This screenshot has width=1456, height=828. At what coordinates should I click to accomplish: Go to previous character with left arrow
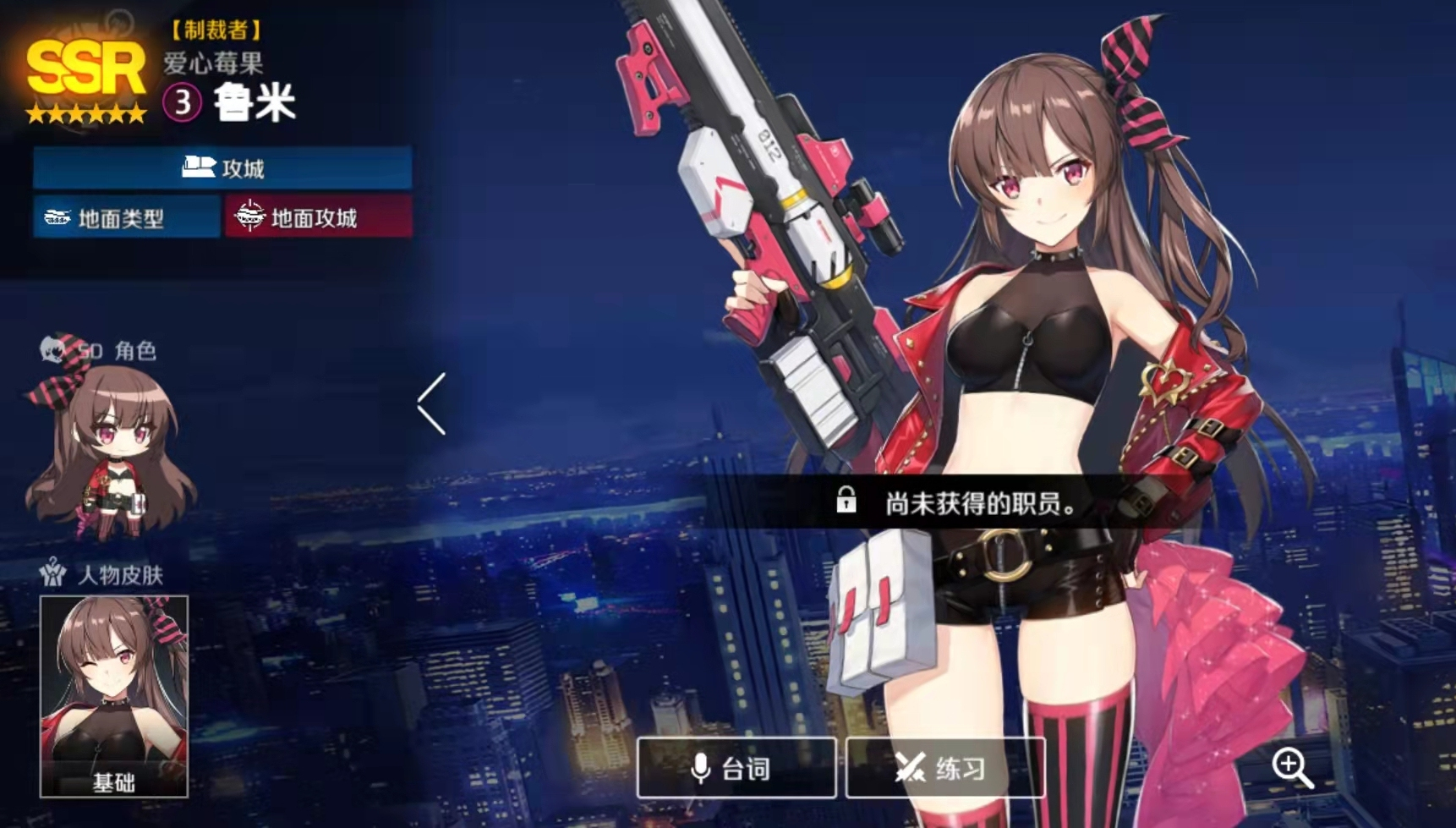coord(432,404)
